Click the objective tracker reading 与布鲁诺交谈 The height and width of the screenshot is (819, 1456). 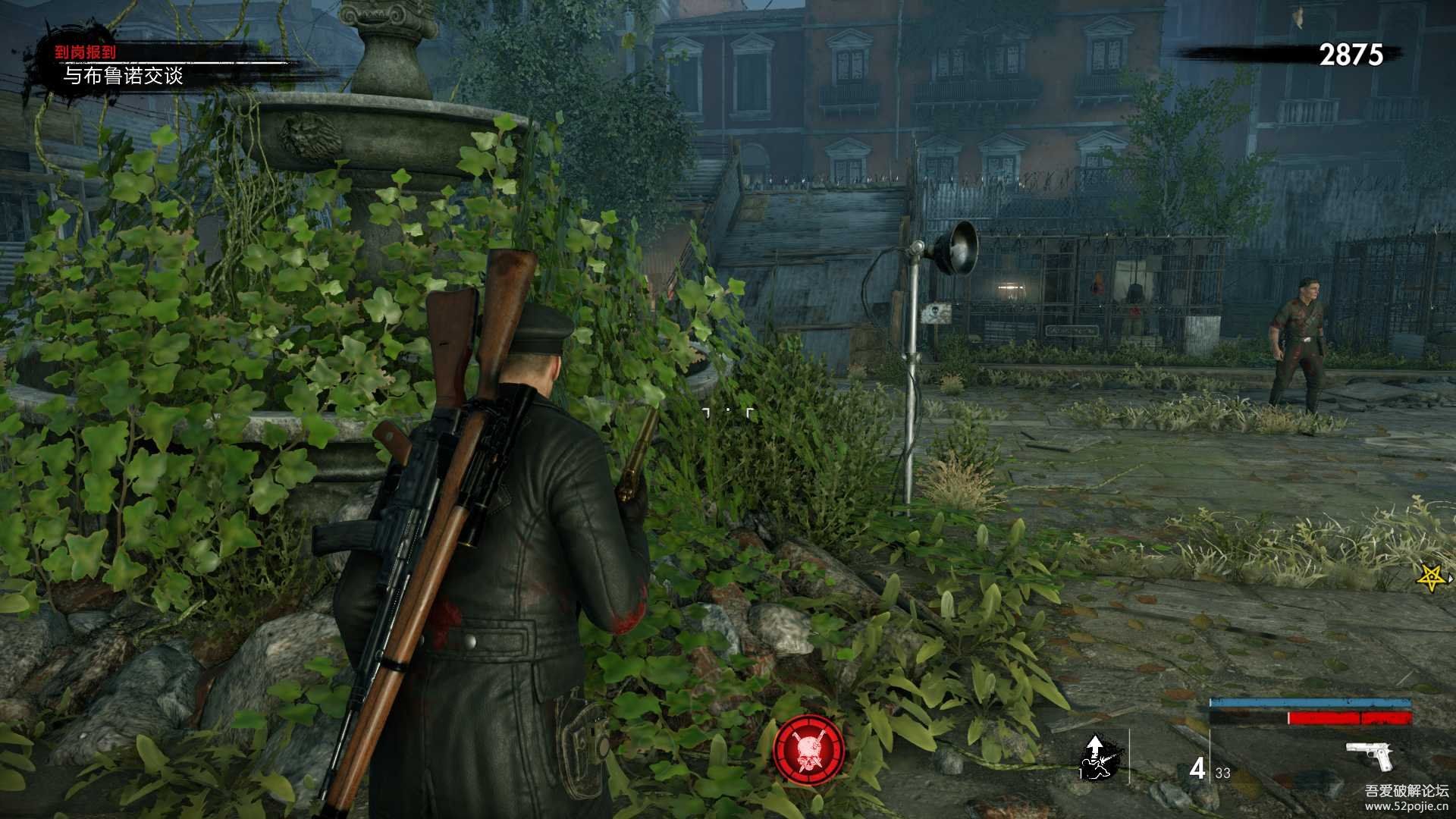tap(123, 76)
